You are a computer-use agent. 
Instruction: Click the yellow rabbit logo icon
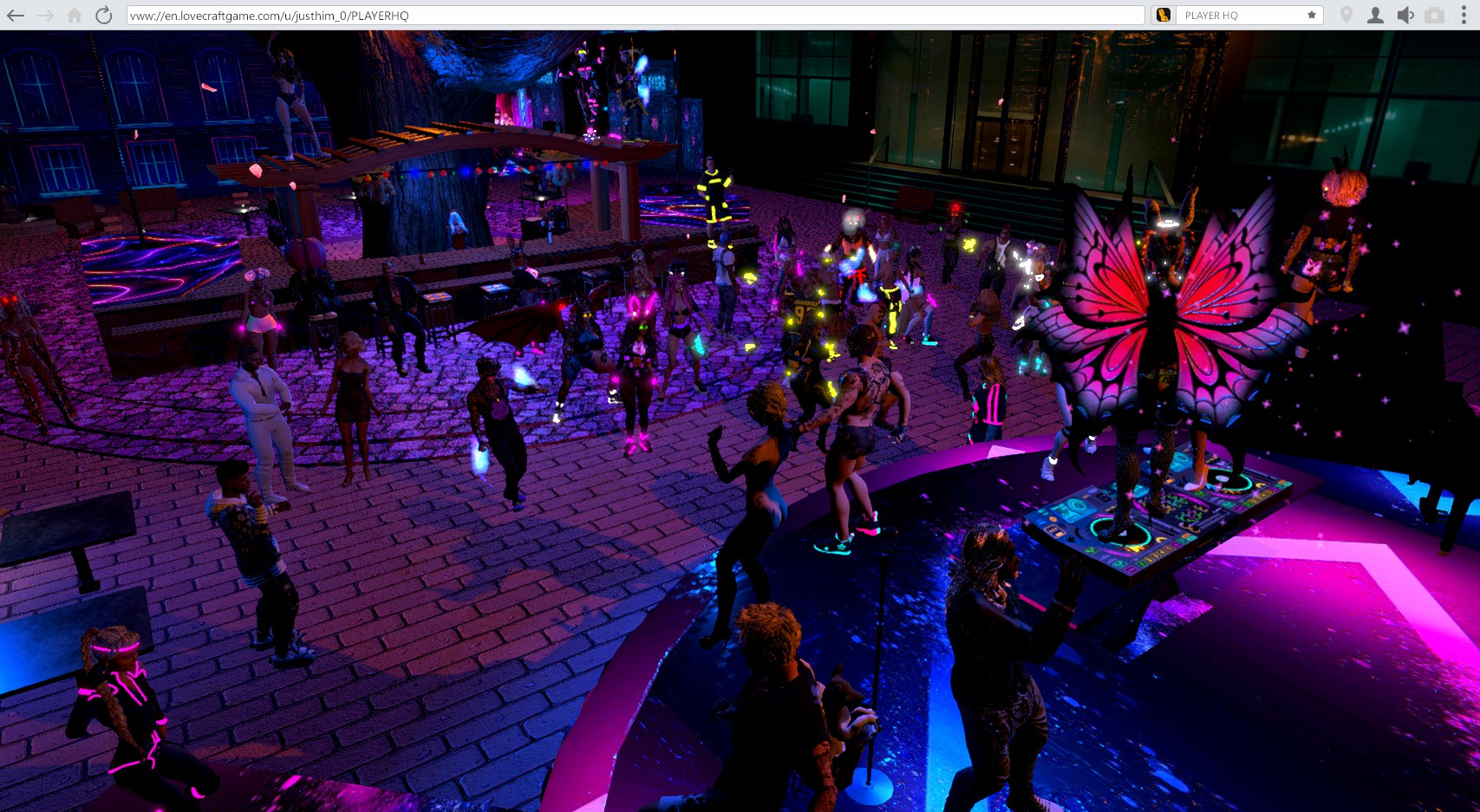click(1164, 16)
